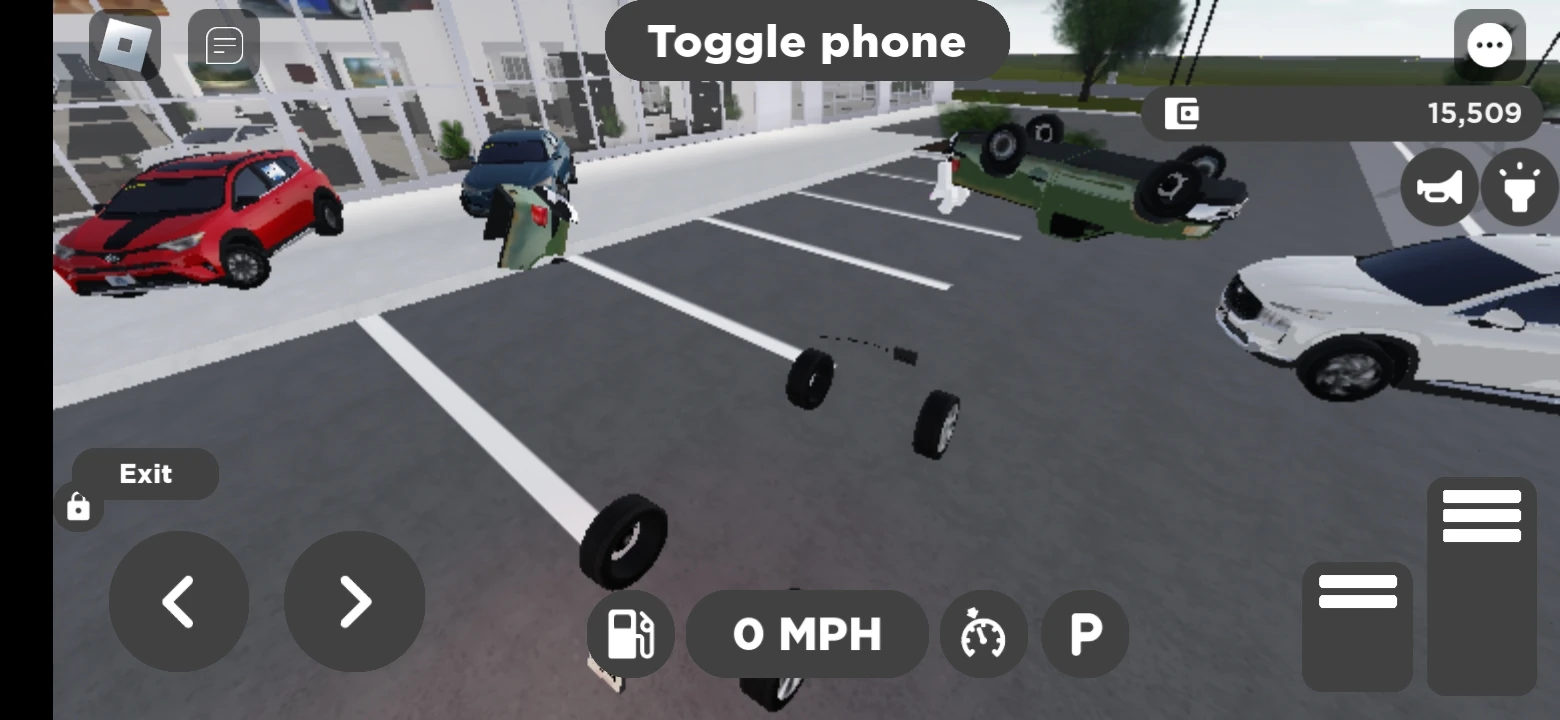The image size is (1560, 720).
Task: Click the wallet icon on the balance bar
Action: click(1183, 113)
